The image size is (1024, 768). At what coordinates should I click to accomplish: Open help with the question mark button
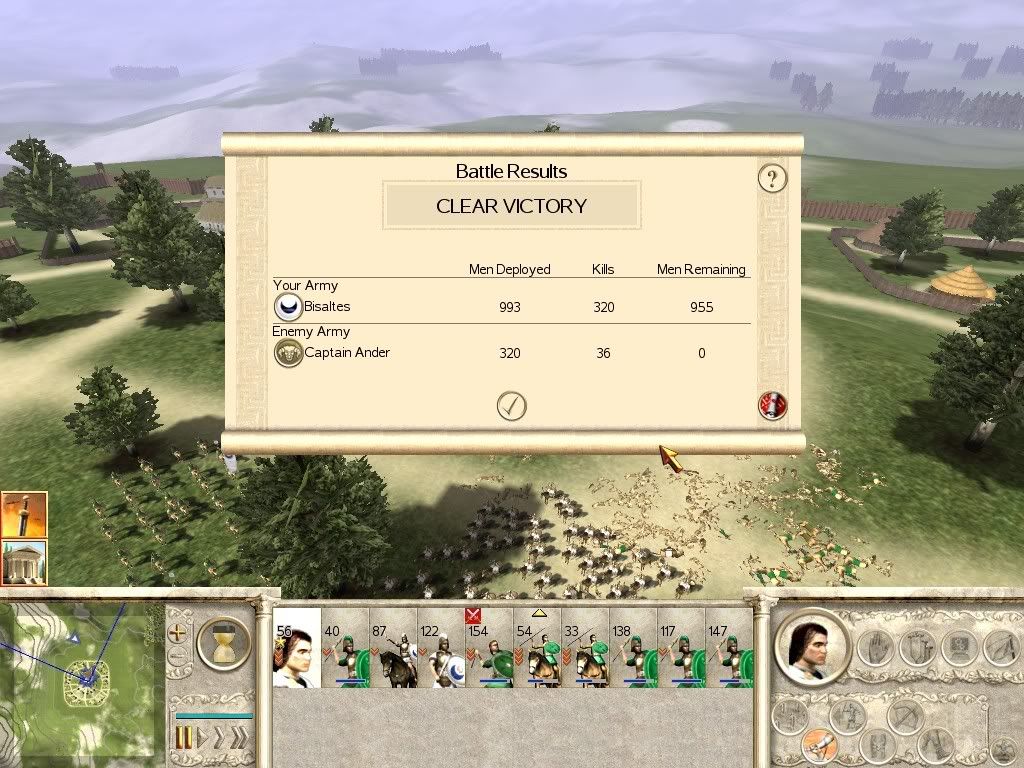(x=772, y=179)
